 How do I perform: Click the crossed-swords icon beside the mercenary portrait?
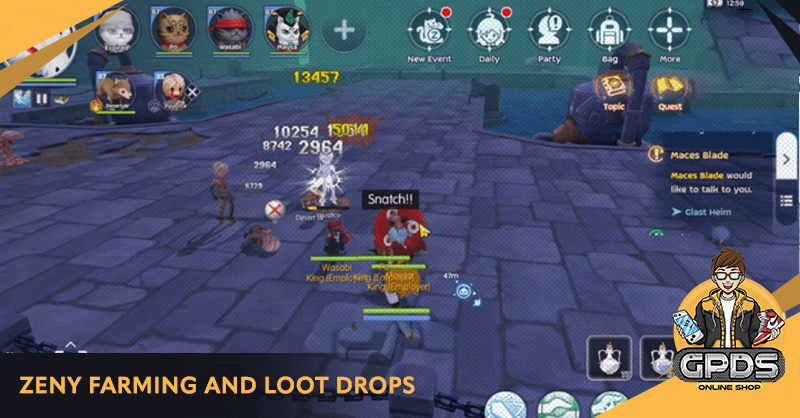click(194, 92)
